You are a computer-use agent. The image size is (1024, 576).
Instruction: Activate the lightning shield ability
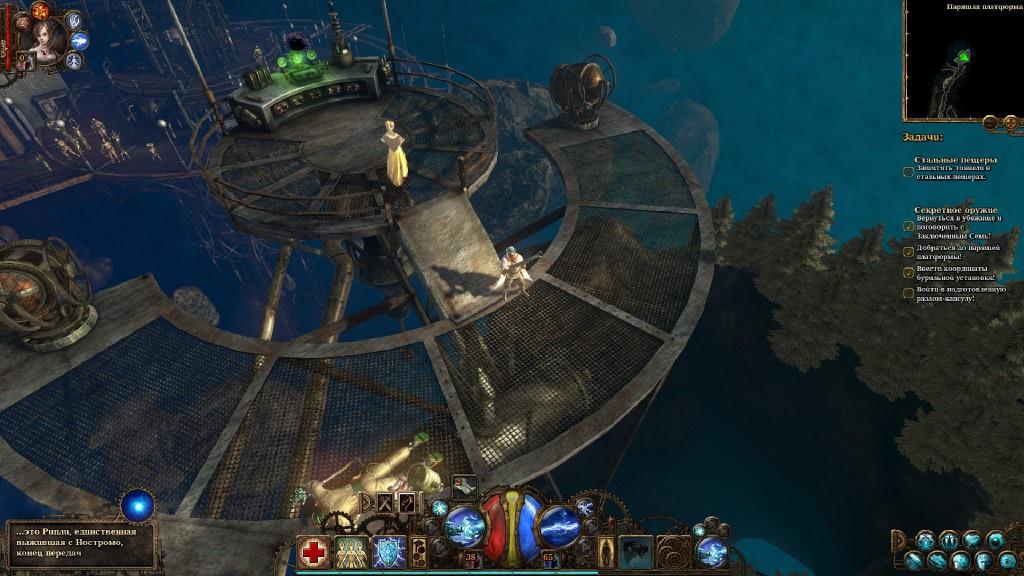pyautogui.click(x=388, y=552)
